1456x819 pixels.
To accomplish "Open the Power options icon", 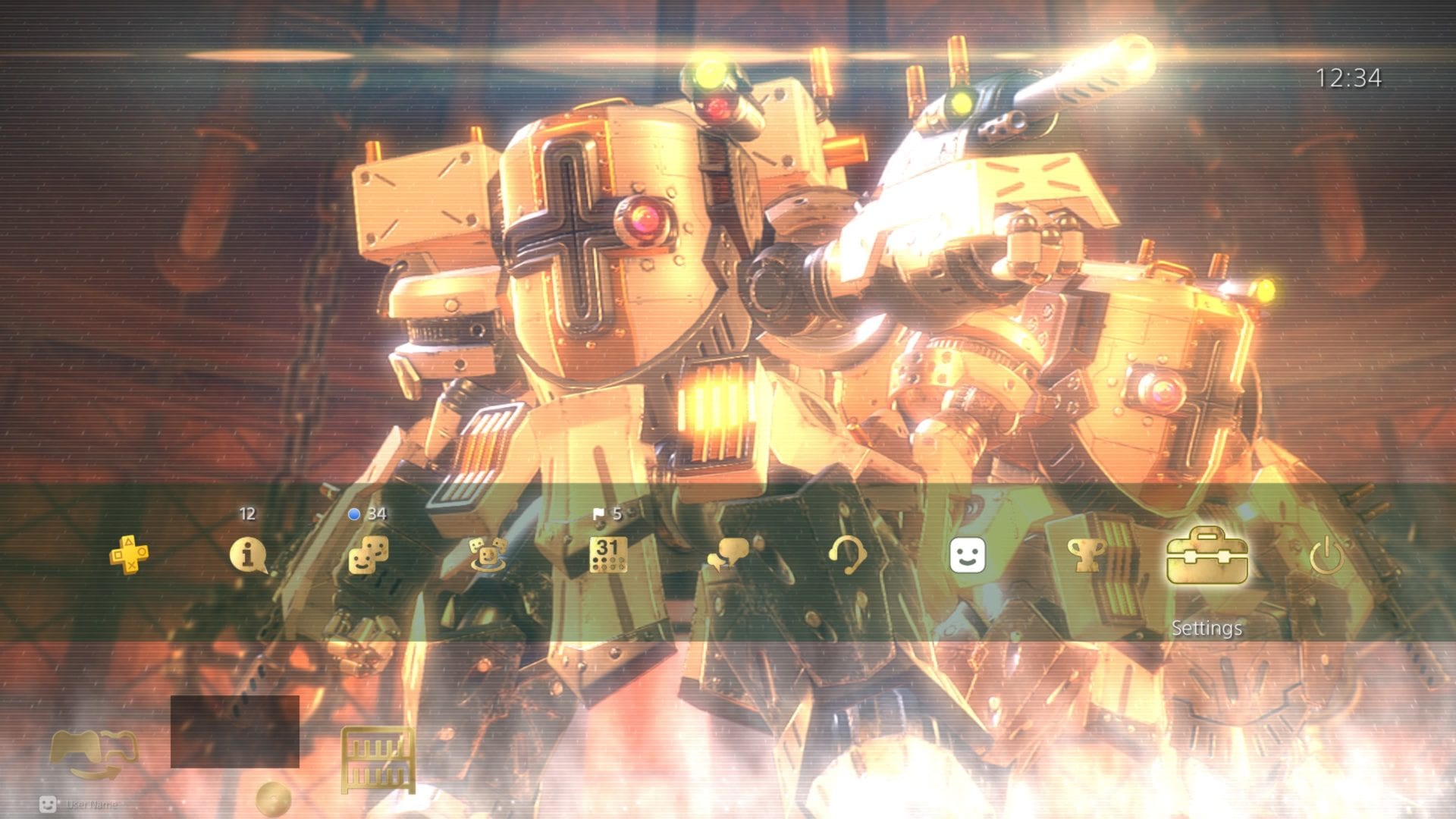I will [1326, 555].
